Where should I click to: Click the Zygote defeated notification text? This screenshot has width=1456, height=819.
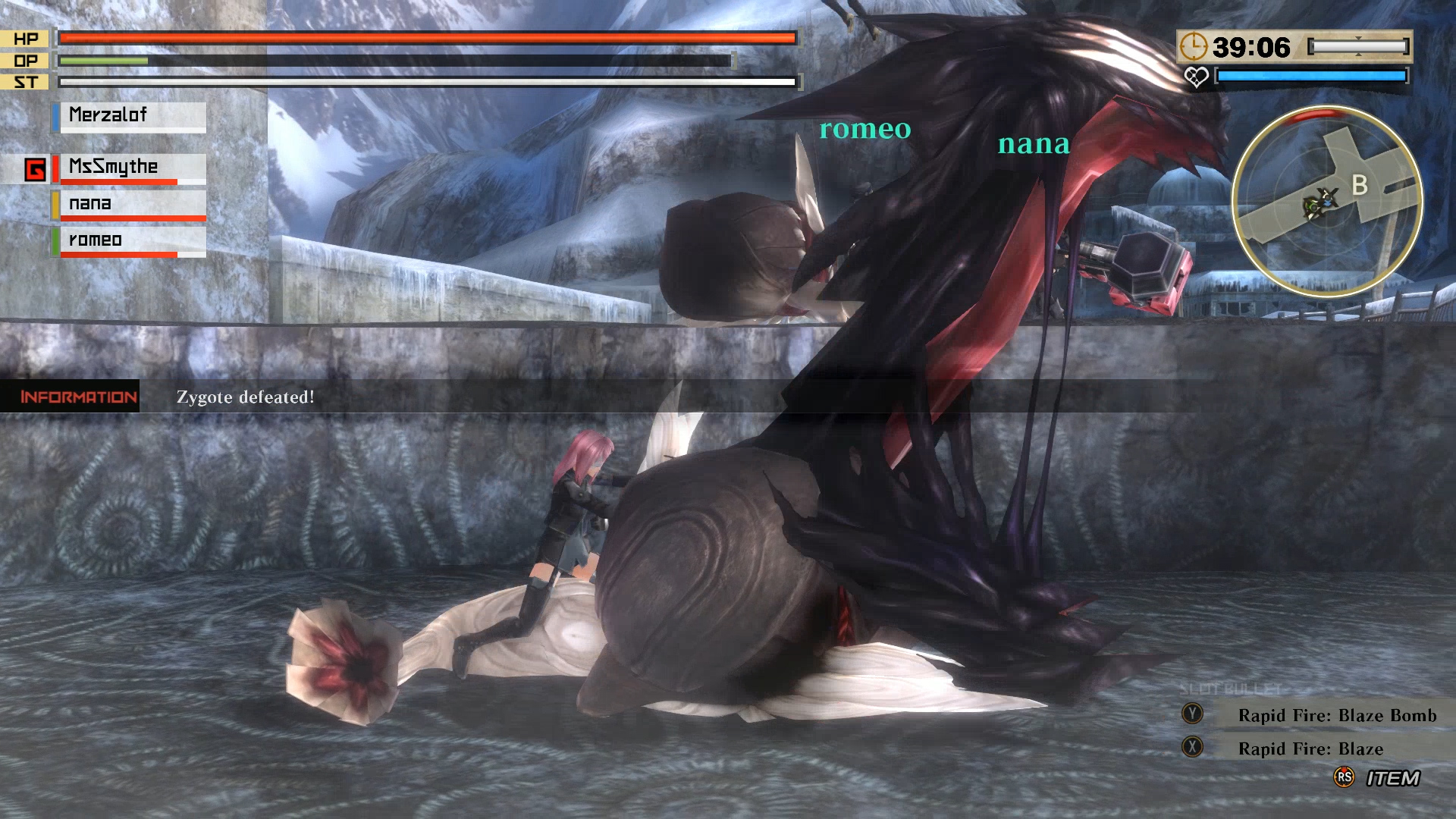(x=244, y=397)
